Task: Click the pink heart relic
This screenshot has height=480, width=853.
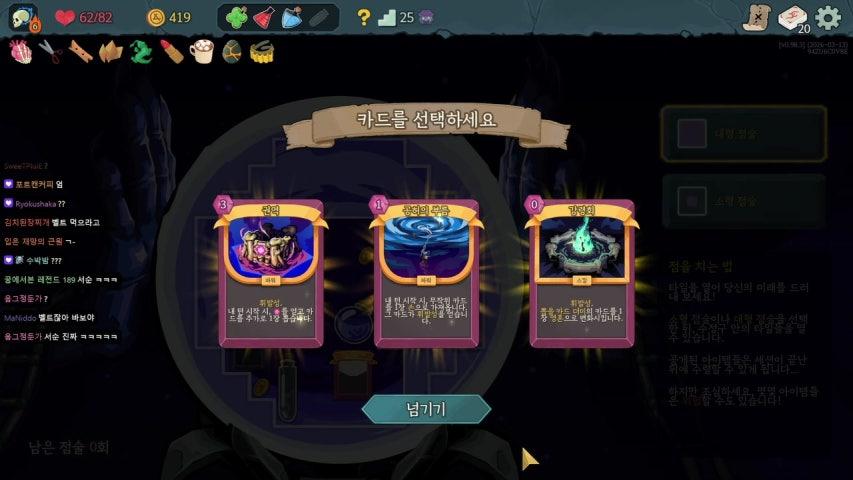Action: [21, 51]
